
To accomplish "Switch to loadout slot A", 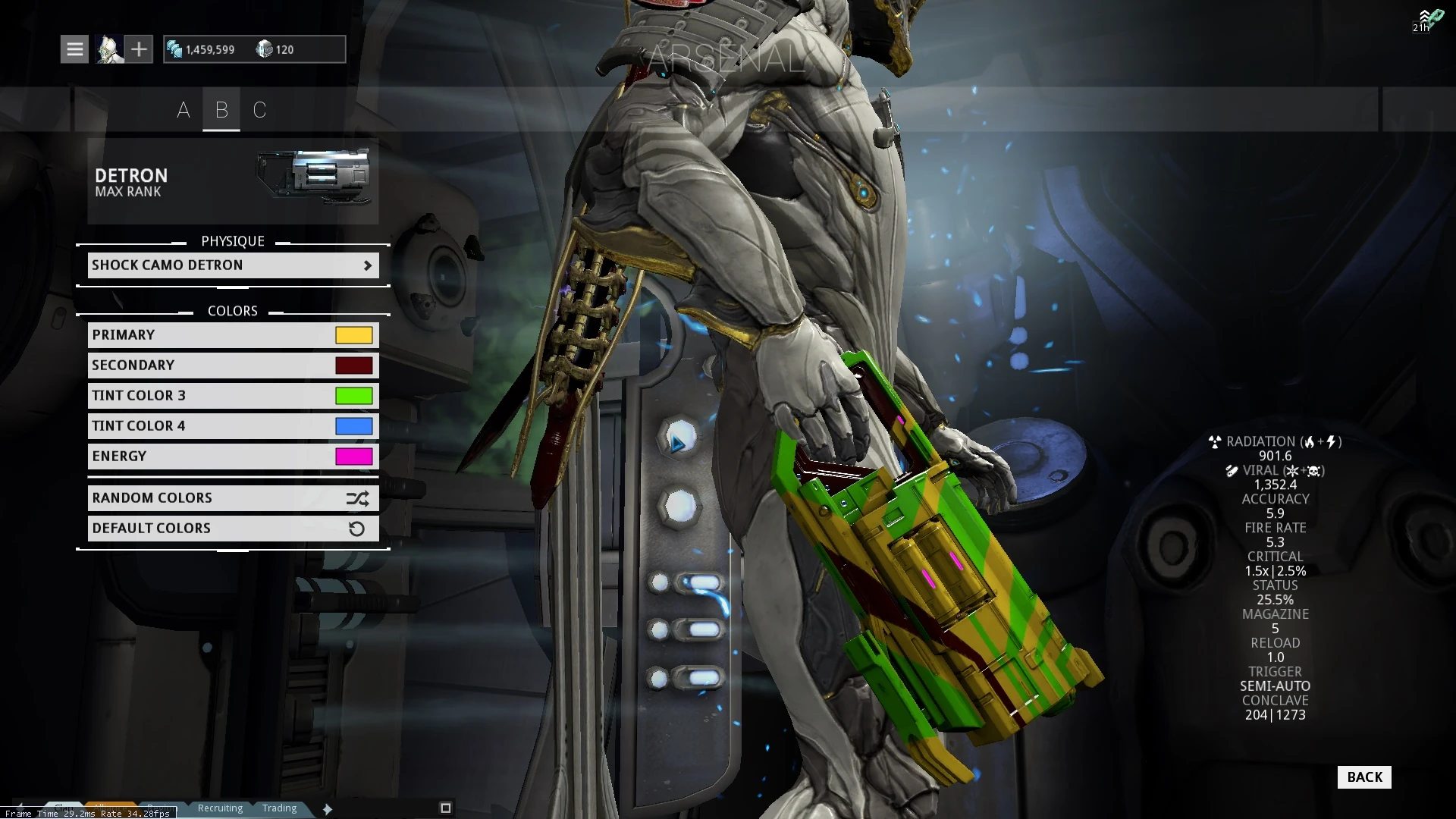I will click(184, 110).
